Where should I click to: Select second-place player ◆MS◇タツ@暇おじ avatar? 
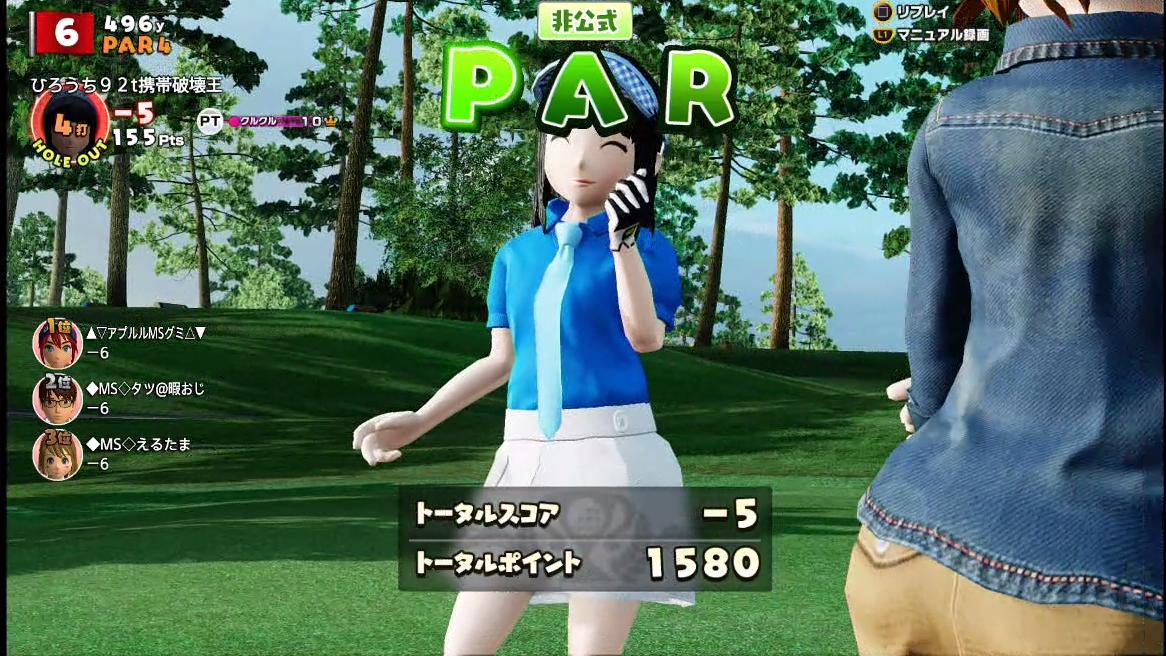tap(56, 399)
